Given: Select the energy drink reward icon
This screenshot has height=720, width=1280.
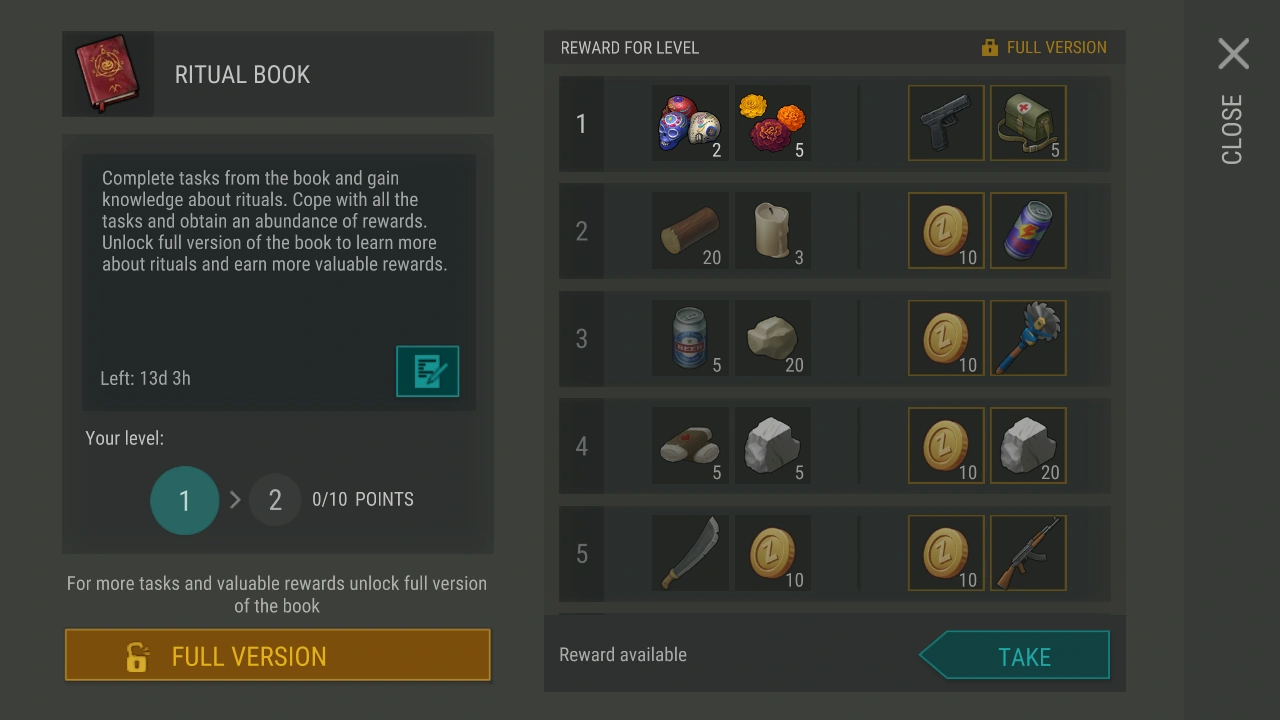Looking at the screenshot, I should click(x=1028, y=231).
